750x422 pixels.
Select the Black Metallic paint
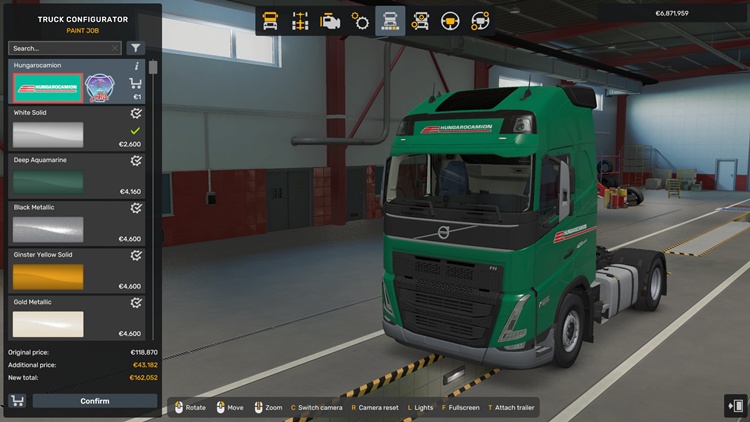pos(48,229)
